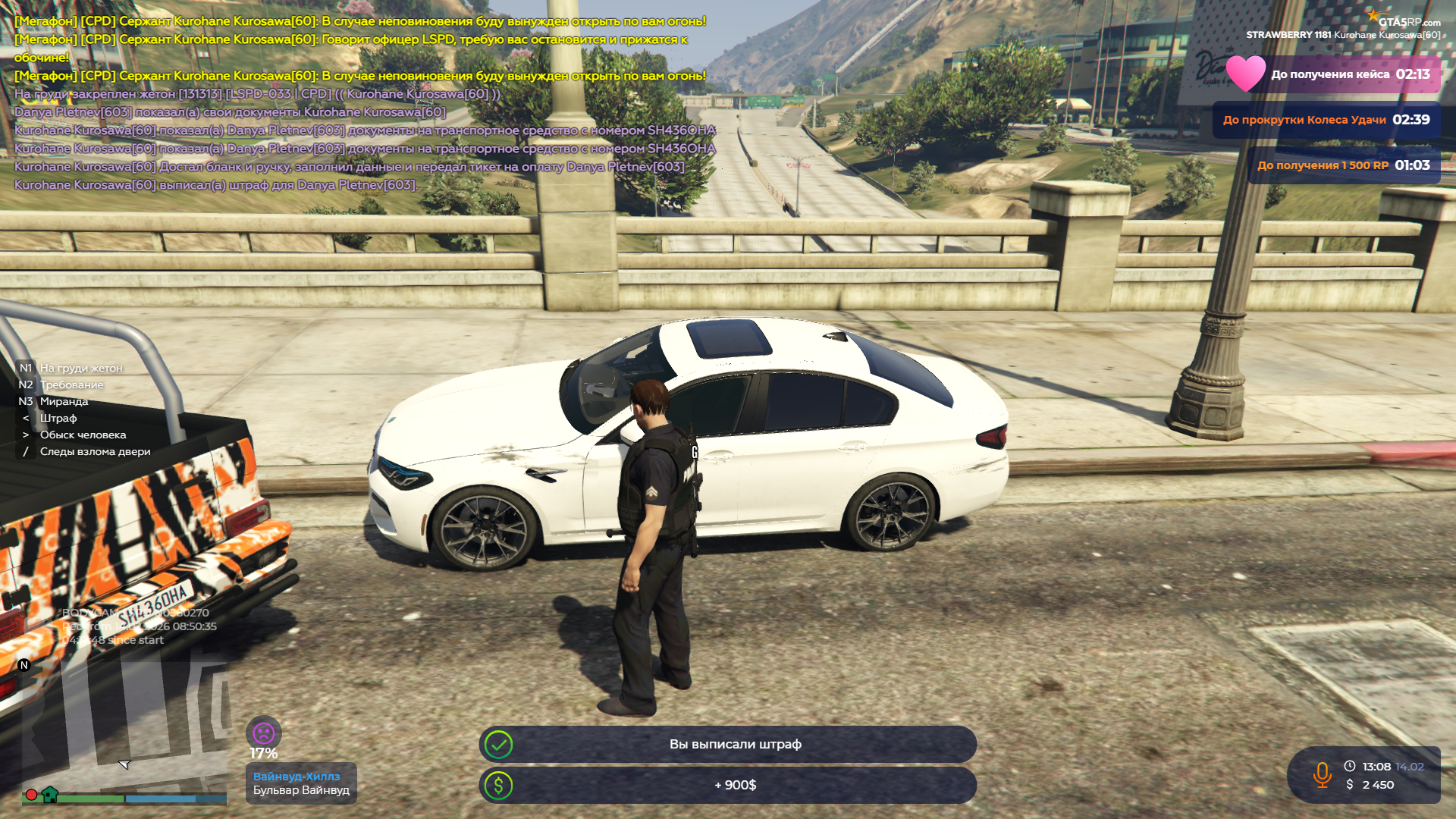Toggle the orange microphone icon
Screen dimensions: 1456x819
(1322, 775)
